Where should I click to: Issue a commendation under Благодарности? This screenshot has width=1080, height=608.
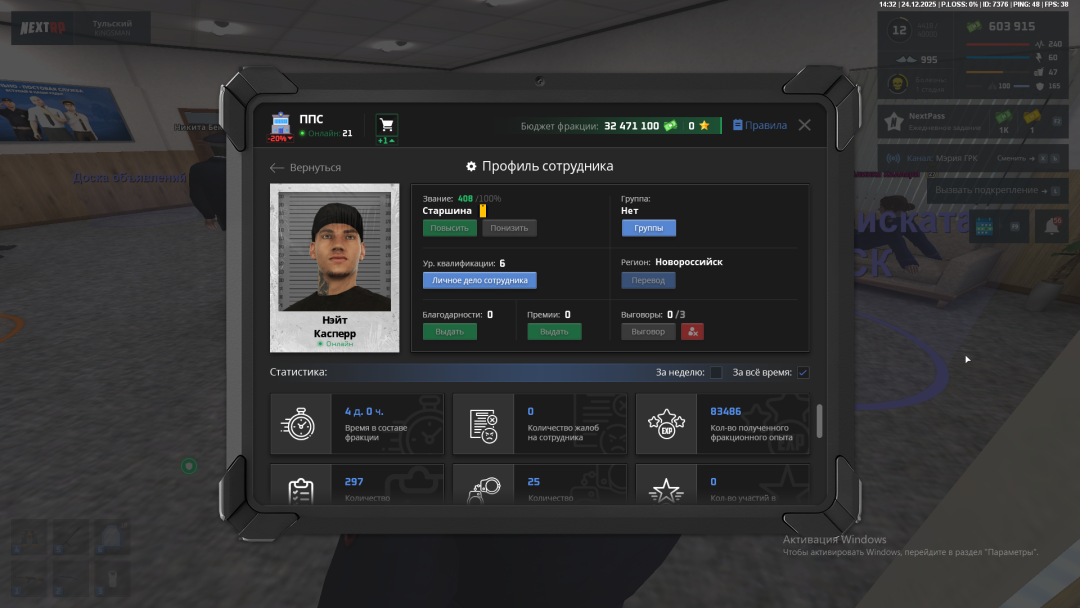tap(449, 332)
